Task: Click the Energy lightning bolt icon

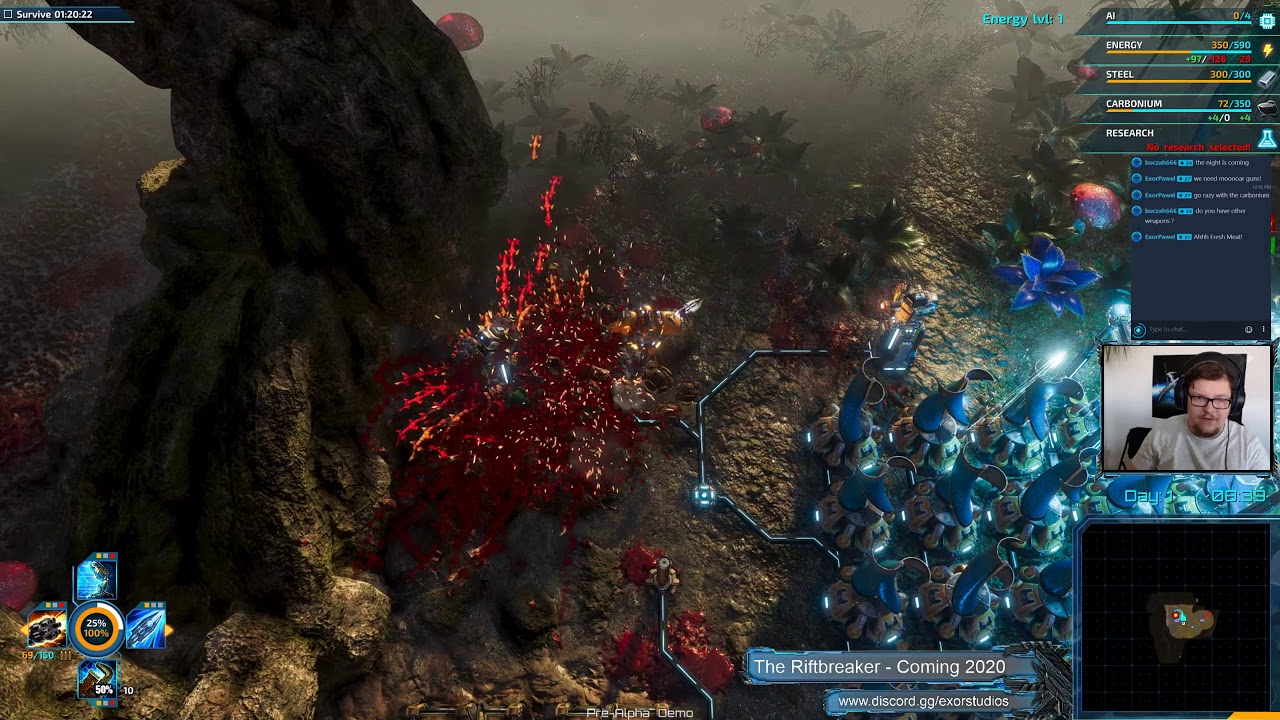Action: point(1267,50)
